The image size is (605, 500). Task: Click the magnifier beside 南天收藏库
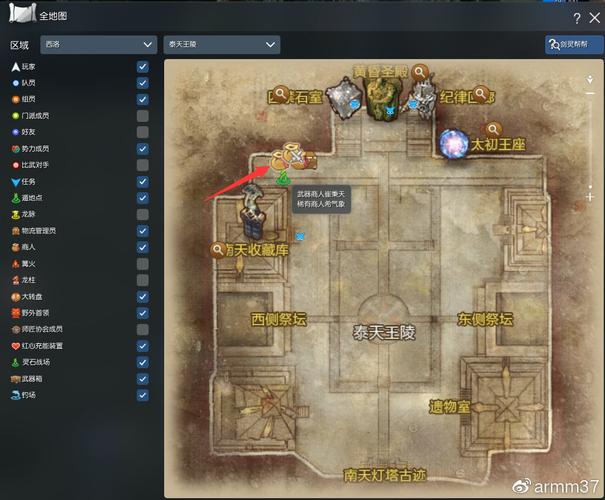218,250
